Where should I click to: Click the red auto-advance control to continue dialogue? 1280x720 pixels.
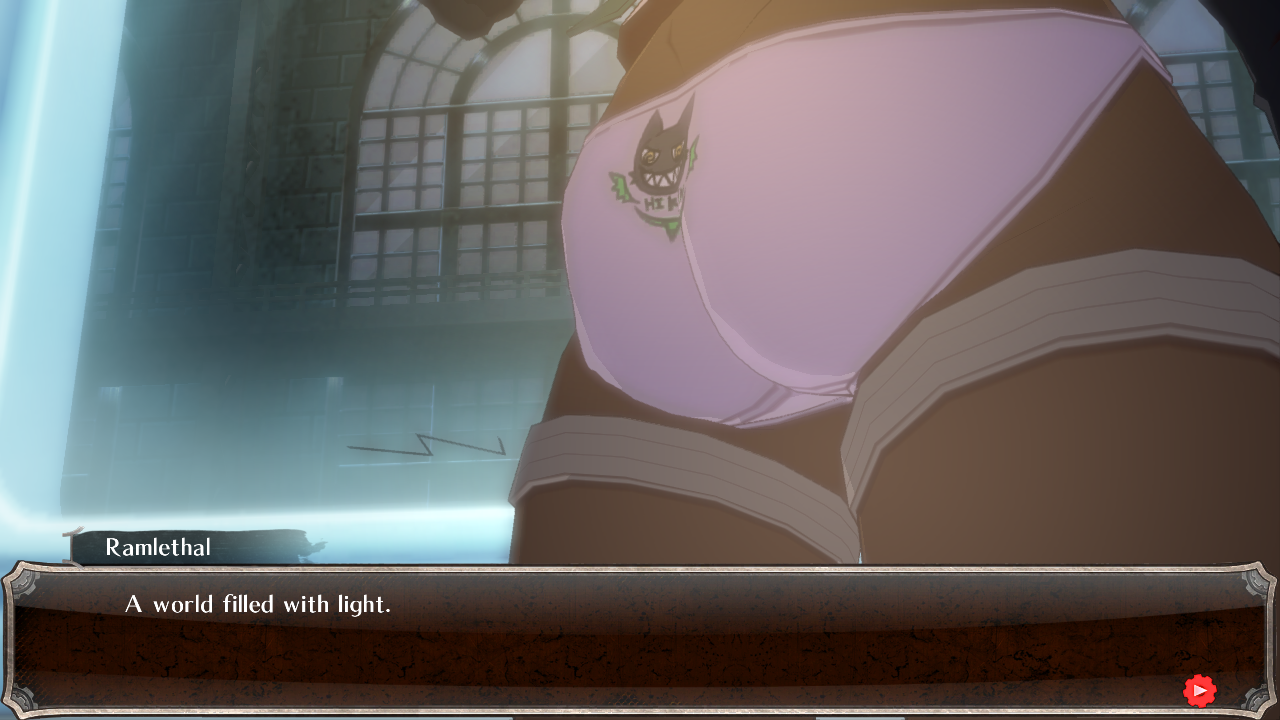[x=1199, y=690]
